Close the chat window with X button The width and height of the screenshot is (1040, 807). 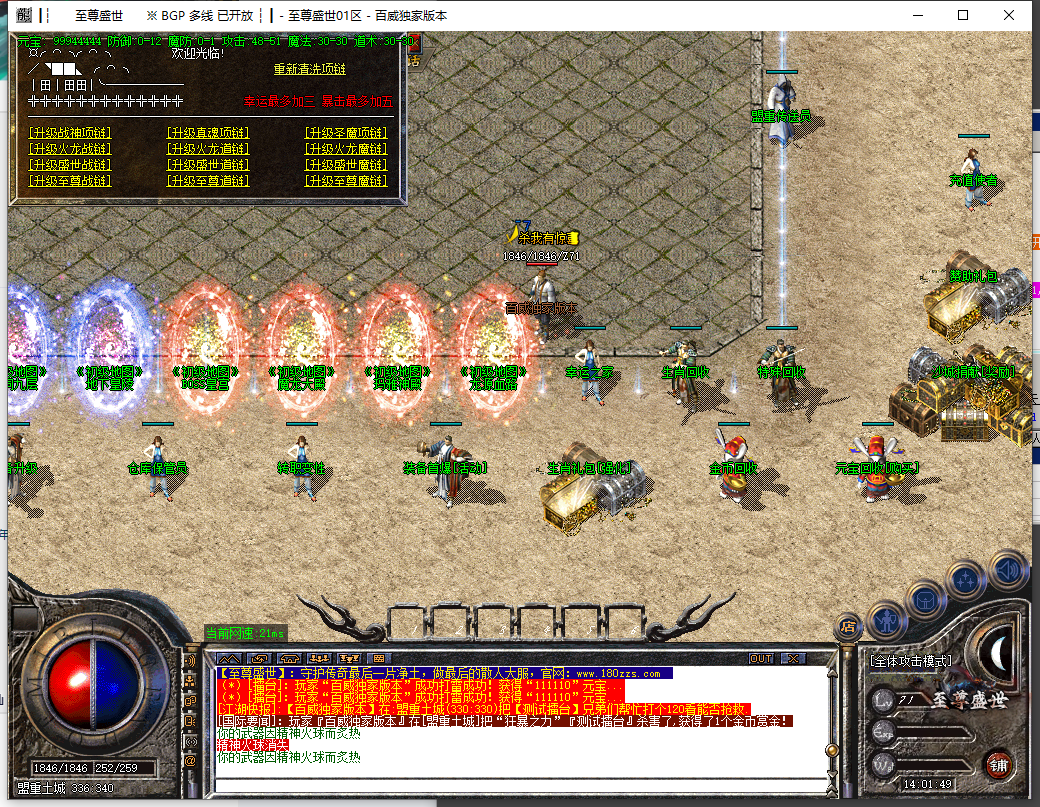[793, 658]
